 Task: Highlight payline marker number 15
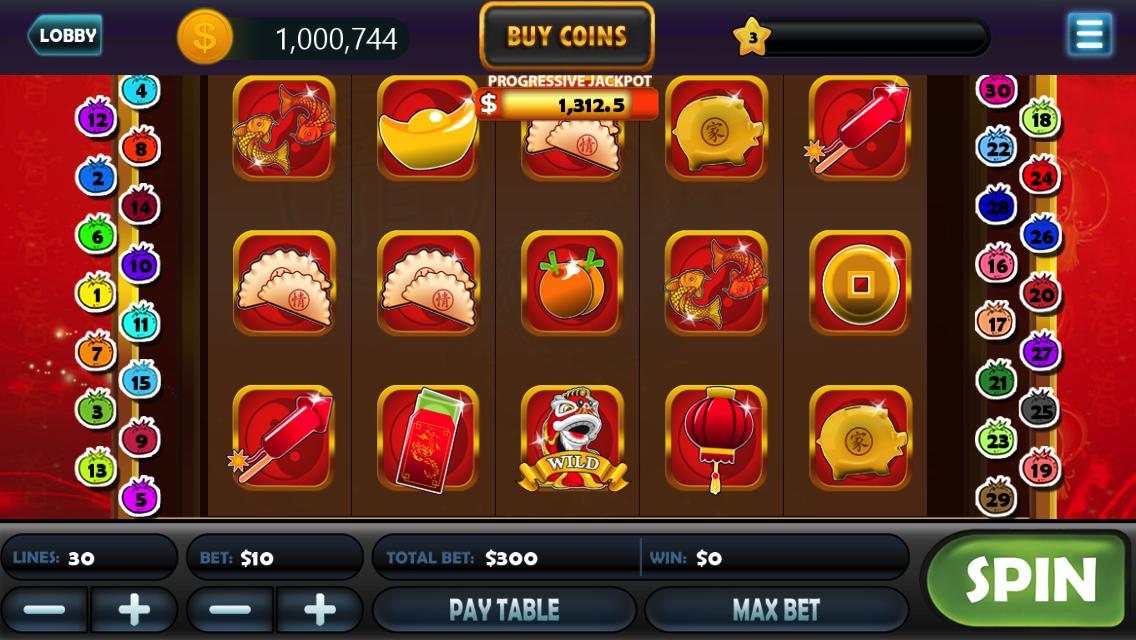pyautogui.click(x=140, y=381)
